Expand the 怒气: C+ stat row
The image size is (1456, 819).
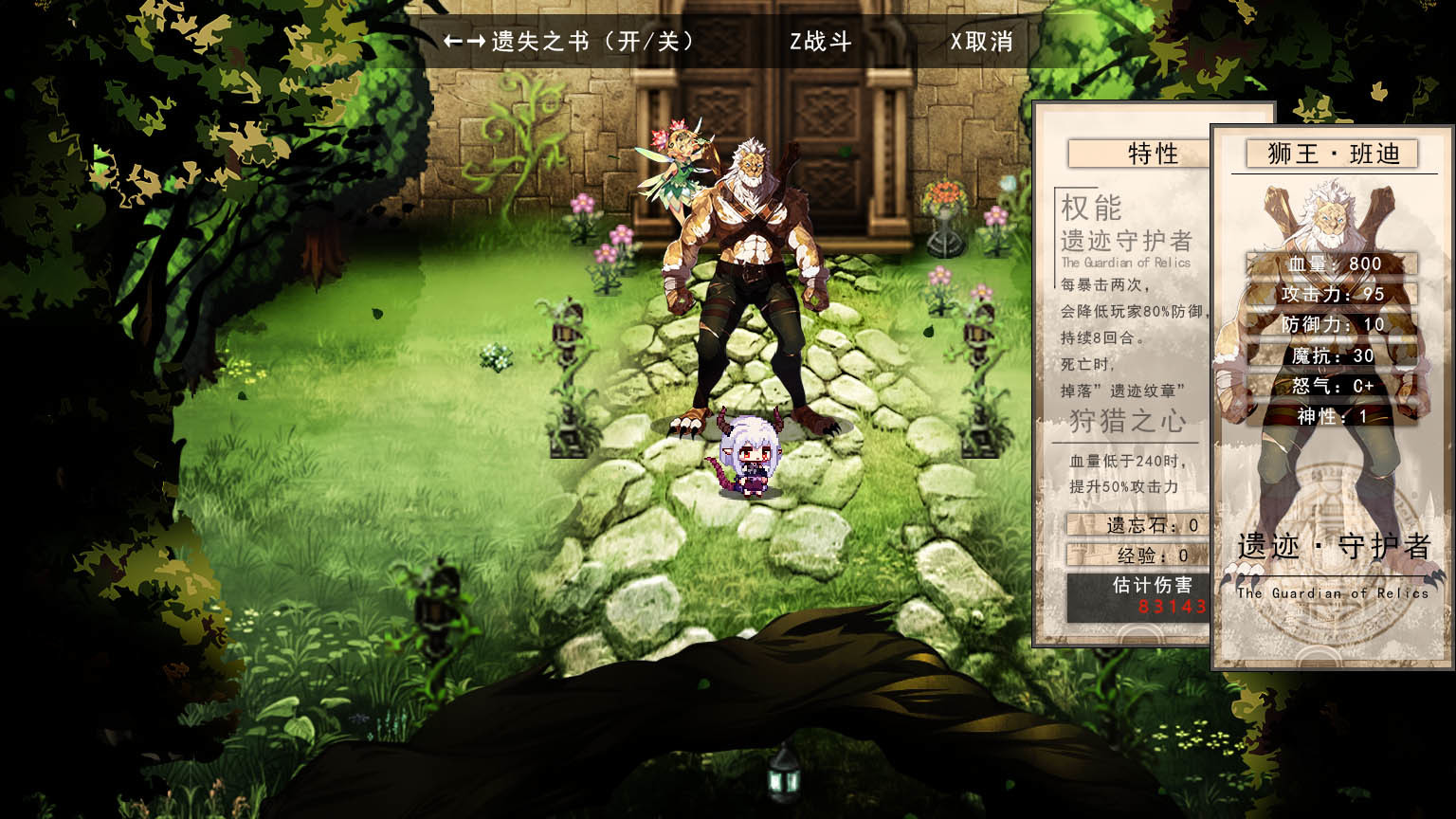coord(1332,387)
